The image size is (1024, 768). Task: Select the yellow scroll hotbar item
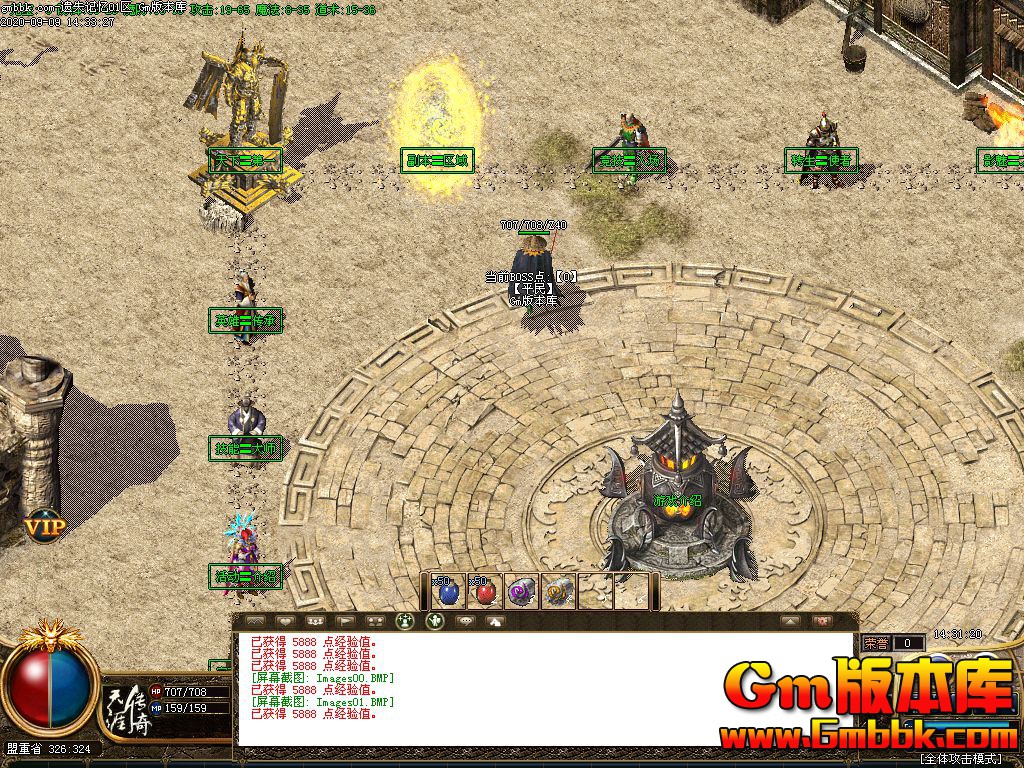pos(558,592)
